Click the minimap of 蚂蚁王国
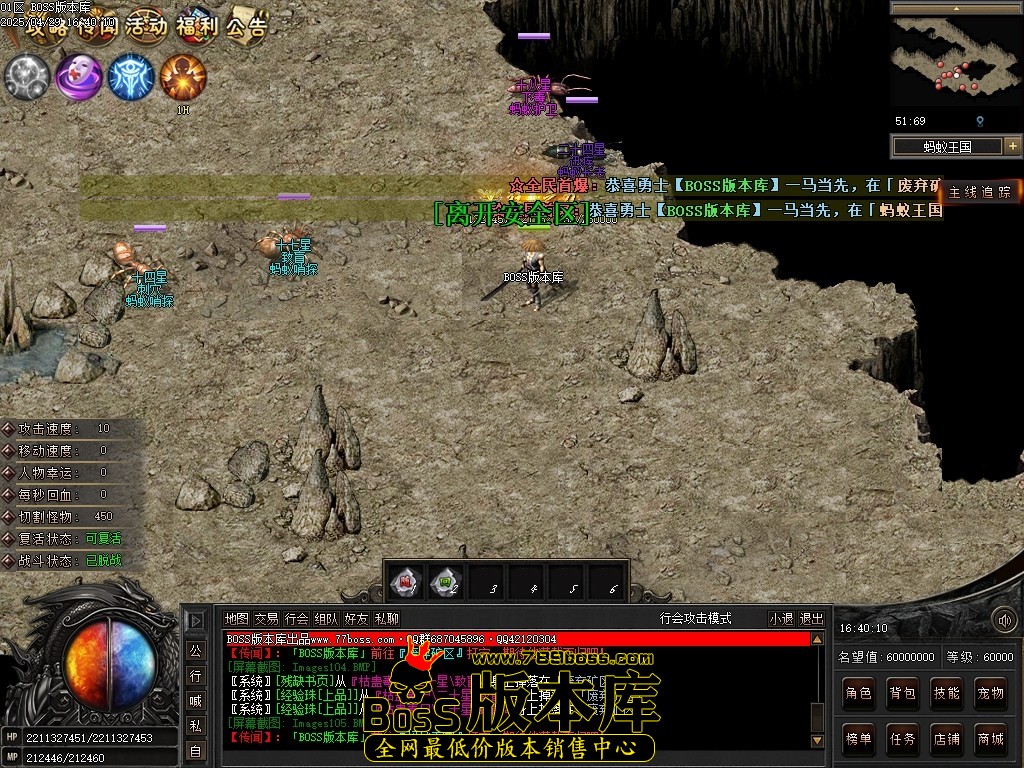The height and width of the screenshot is (768, 1024). (x=956, y=62)
